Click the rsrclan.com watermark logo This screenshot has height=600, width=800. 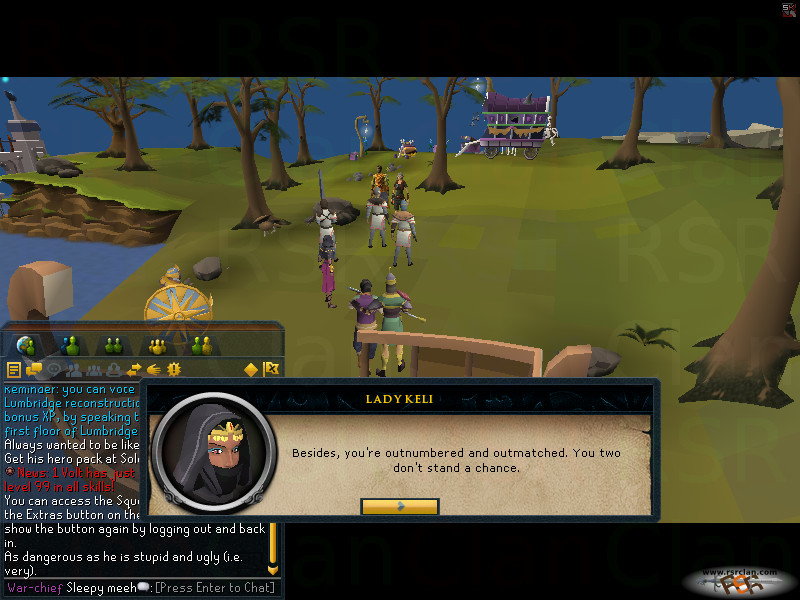pos(741,580)
